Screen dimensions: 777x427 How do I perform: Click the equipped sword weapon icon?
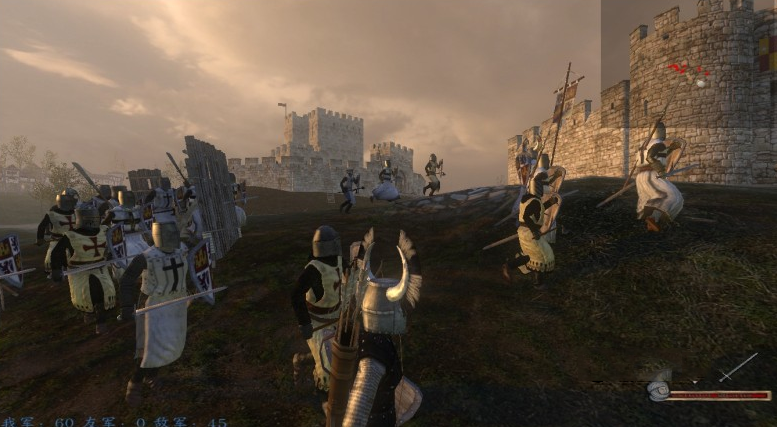[x=738, y=367]
